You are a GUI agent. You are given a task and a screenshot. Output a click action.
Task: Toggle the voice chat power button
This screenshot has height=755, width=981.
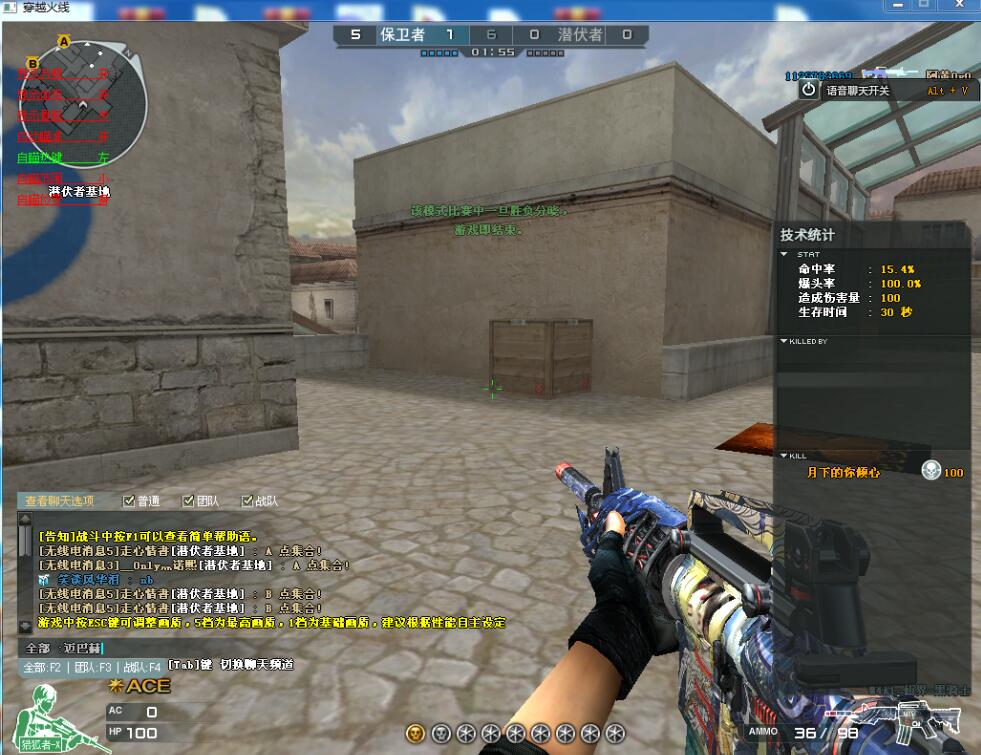pos(809,90)
